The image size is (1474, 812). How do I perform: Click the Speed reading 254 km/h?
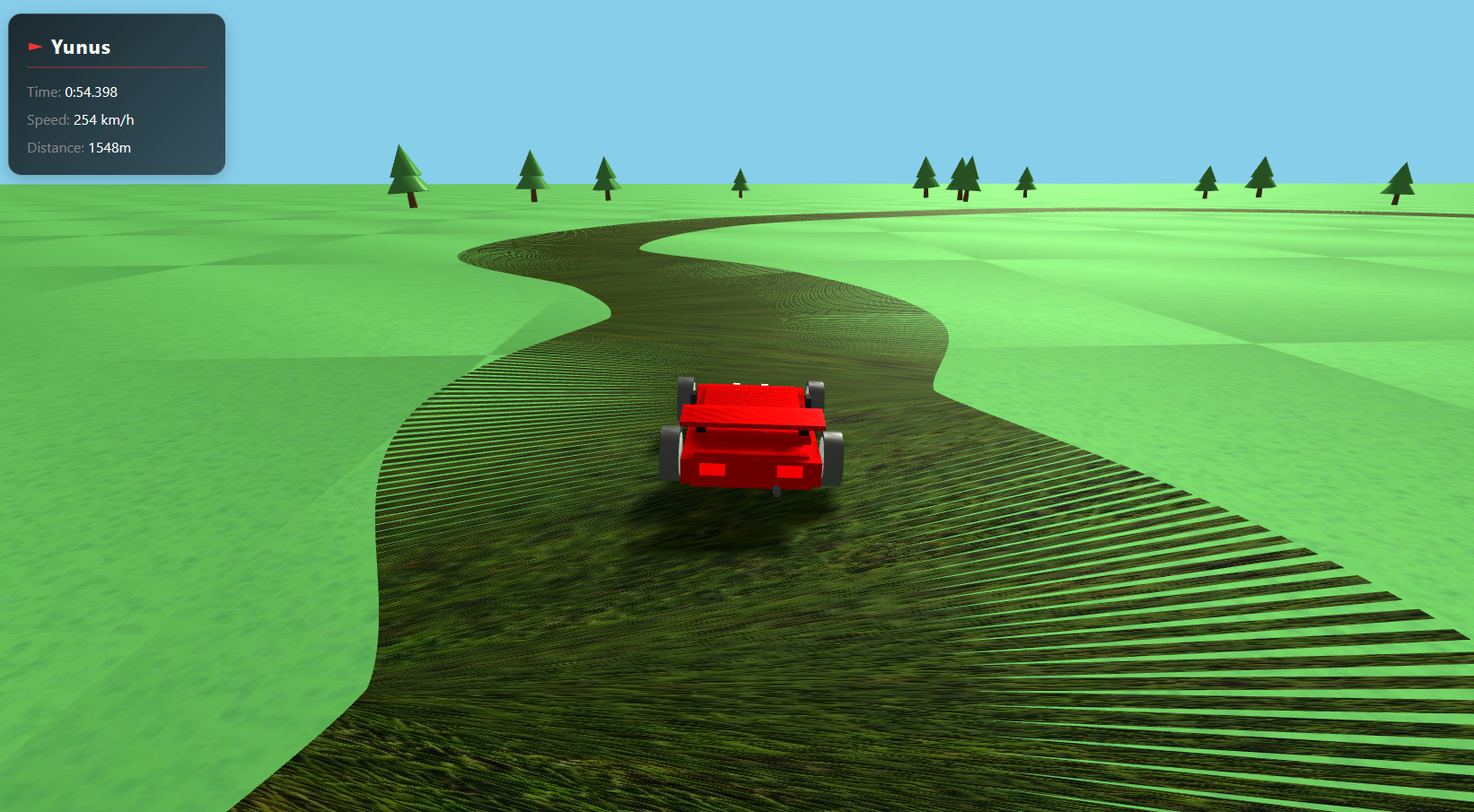tap(102, 118)
